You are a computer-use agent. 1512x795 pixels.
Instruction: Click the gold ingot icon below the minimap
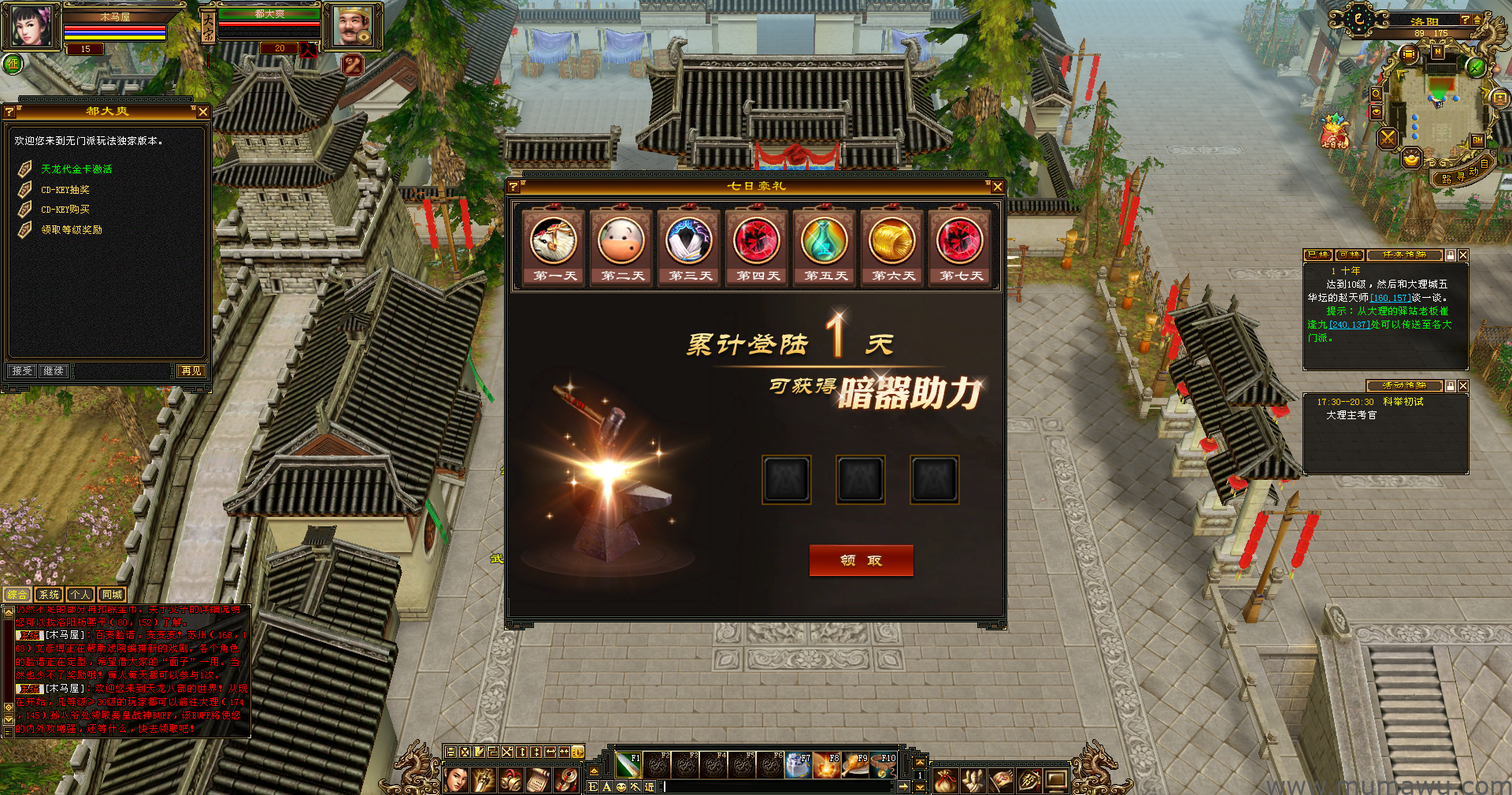pos(1411,158)
